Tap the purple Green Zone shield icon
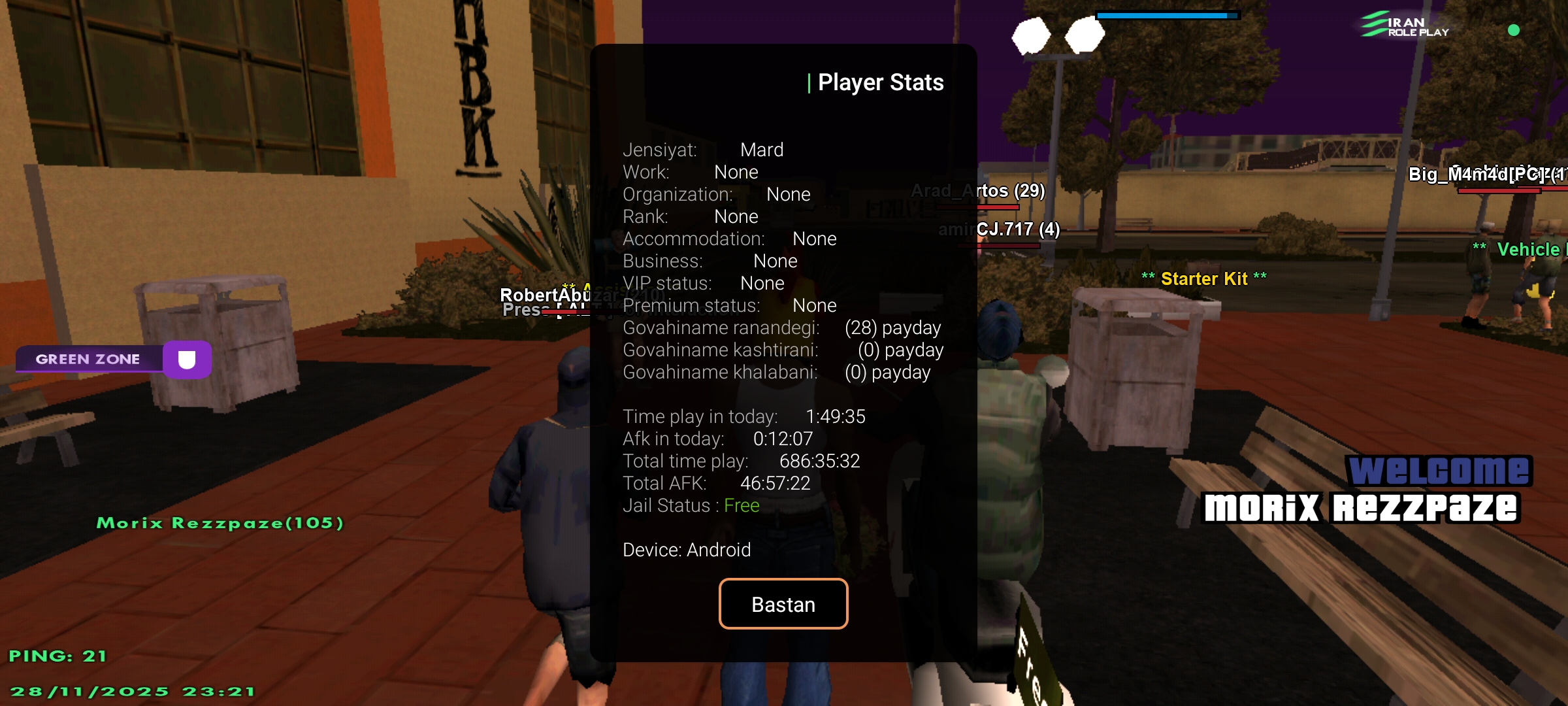 tap(187, 359)
